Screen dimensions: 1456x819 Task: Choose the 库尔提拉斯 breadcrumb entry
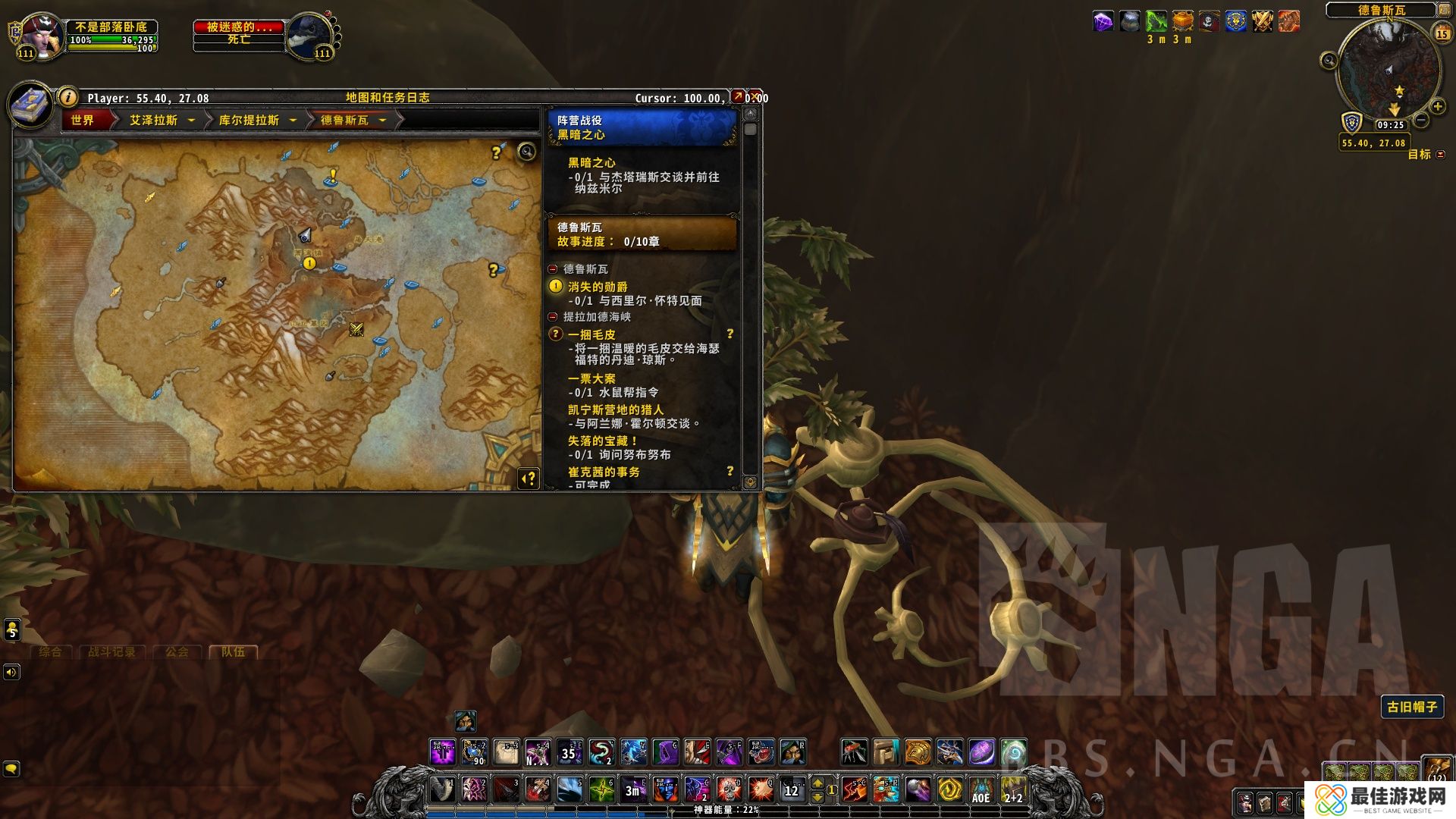[x=249, y=120]
